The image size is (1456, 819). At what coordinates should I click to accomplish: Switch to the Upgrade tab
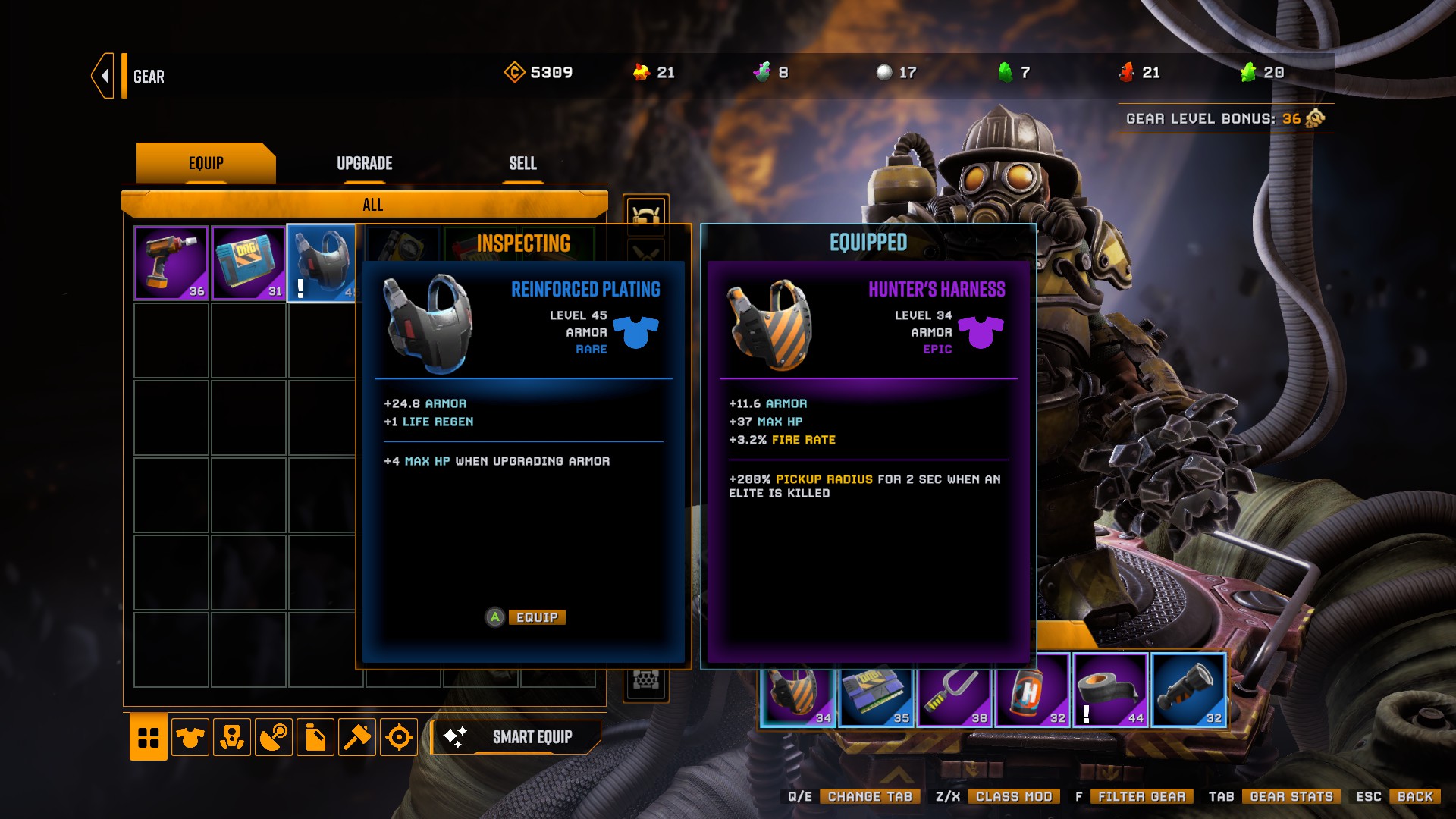[364, 163]
